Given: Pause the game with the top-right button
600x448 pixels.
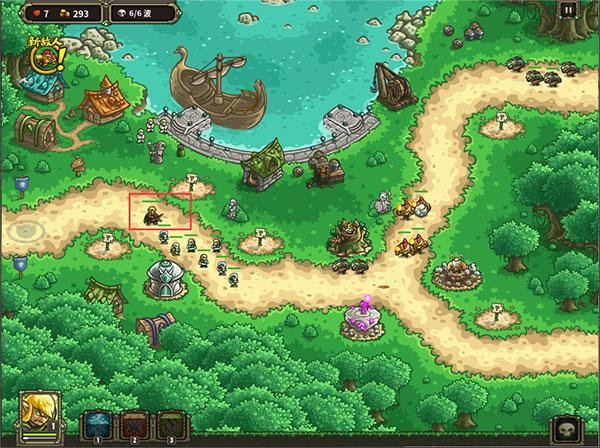Looking at the screenshot, I should click(x=569, y=11).
